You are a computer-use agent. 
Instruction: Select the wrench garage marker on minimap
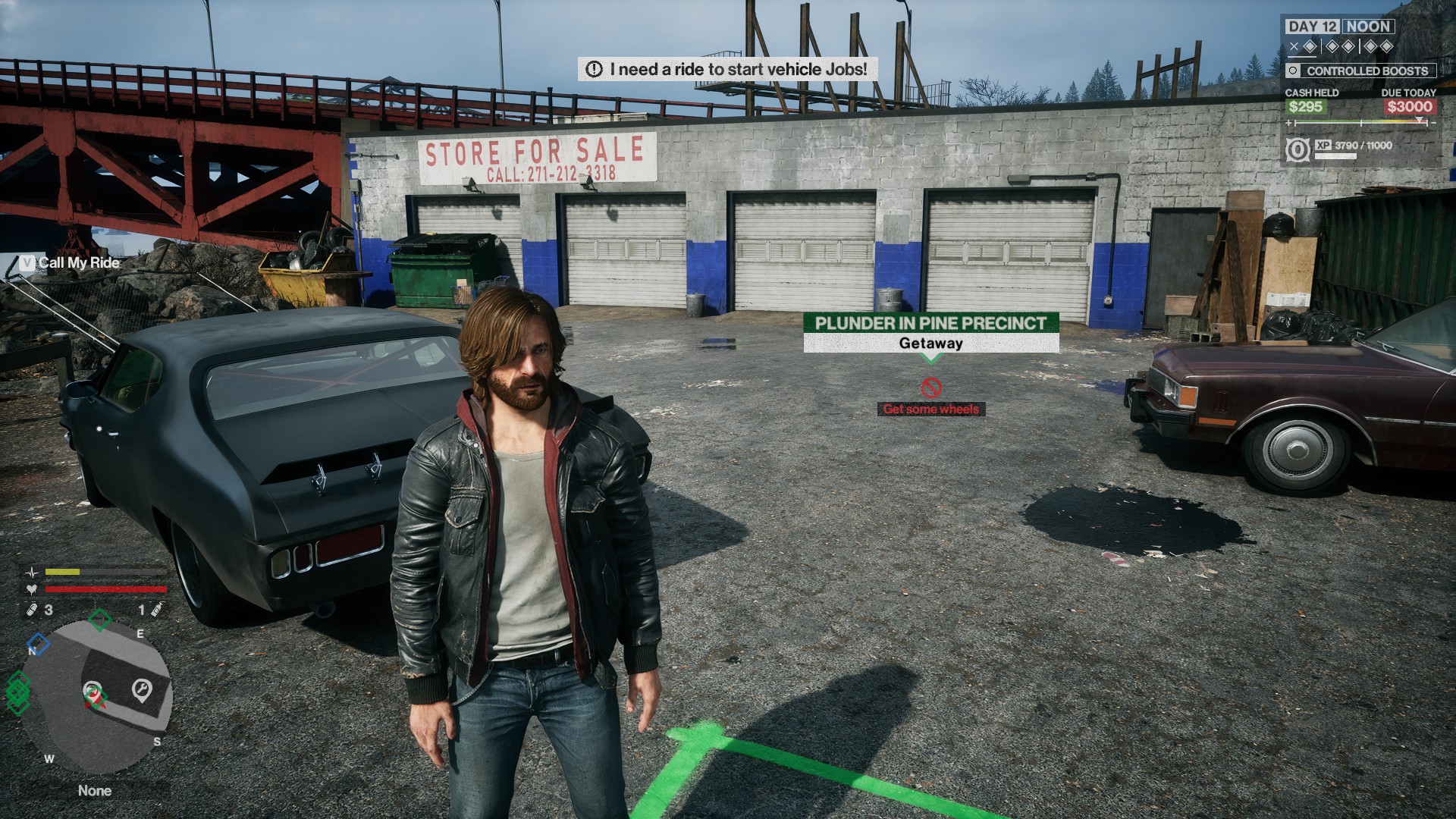tap(141, 689)
